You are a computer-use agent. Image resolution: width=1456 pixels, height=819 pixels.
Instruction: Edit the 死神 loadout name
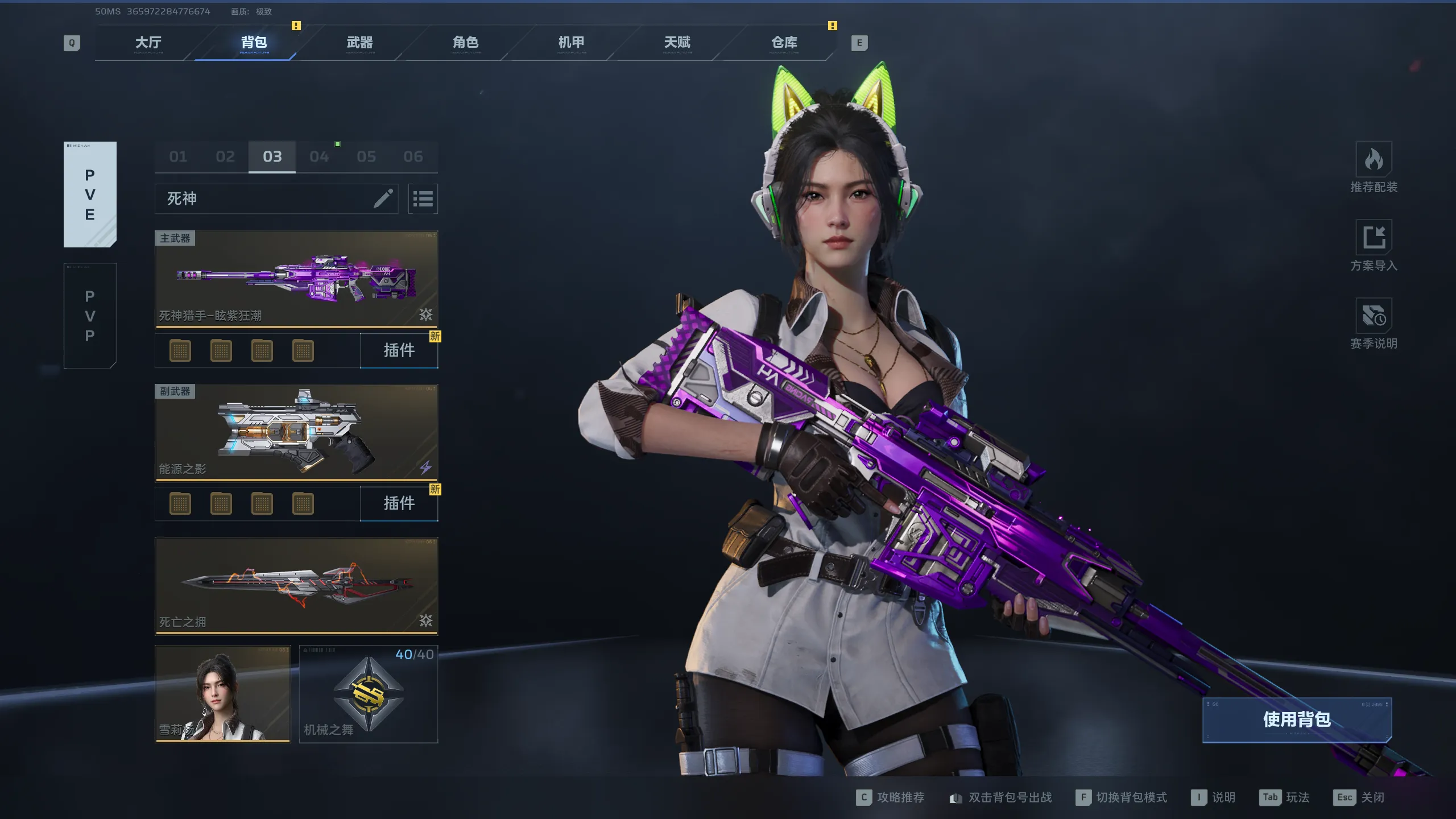[383, 198]
